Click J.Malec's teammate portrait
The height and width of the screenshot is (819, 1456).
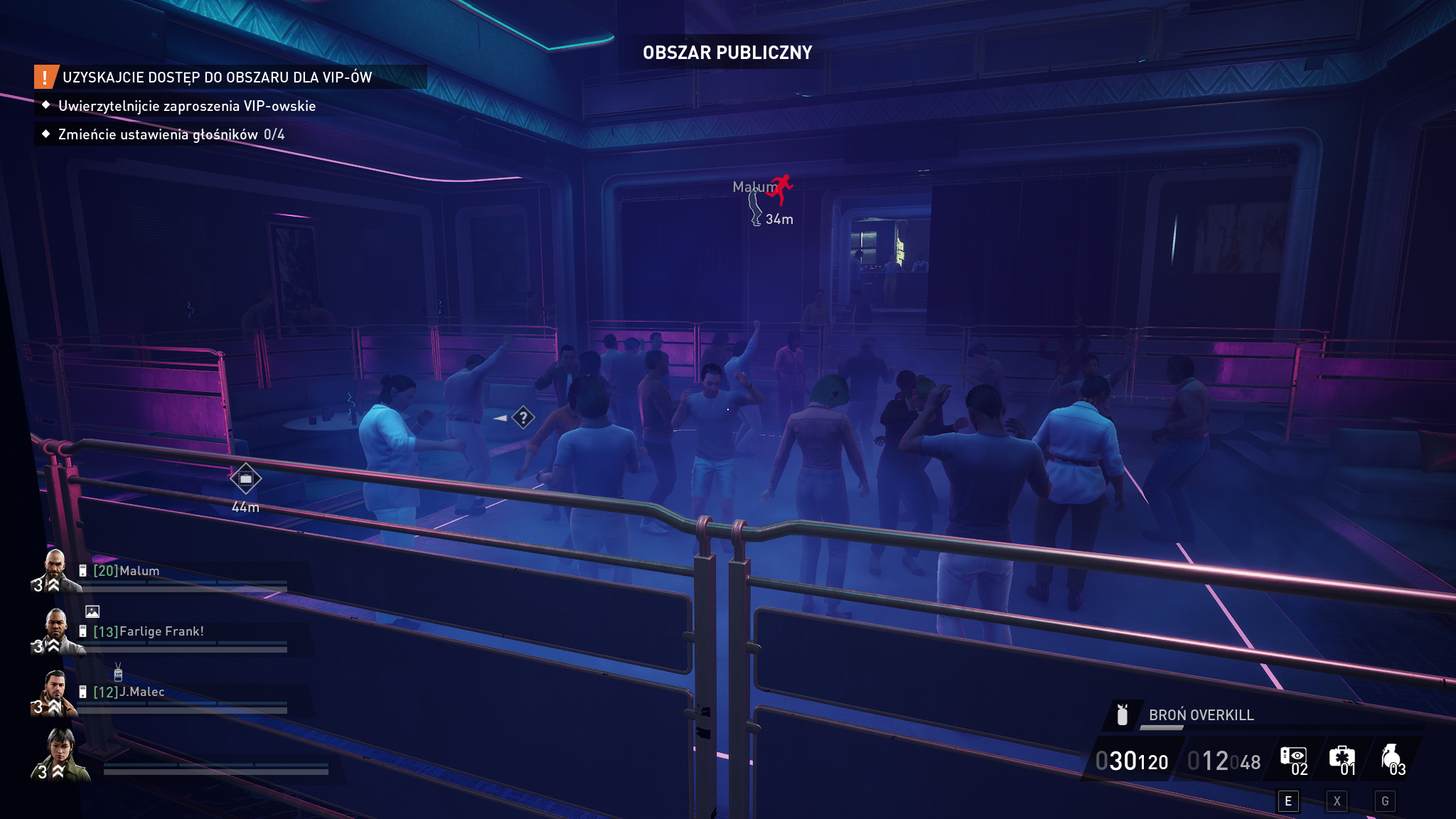55,692
